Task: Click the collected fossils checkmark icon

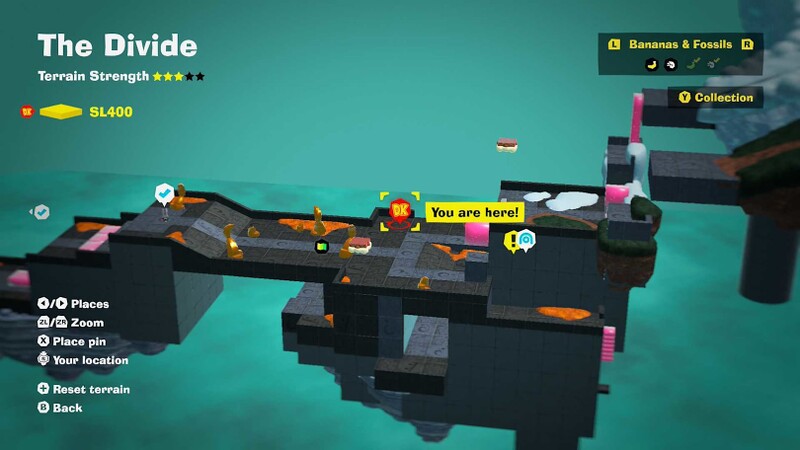Action: [713, 65]
